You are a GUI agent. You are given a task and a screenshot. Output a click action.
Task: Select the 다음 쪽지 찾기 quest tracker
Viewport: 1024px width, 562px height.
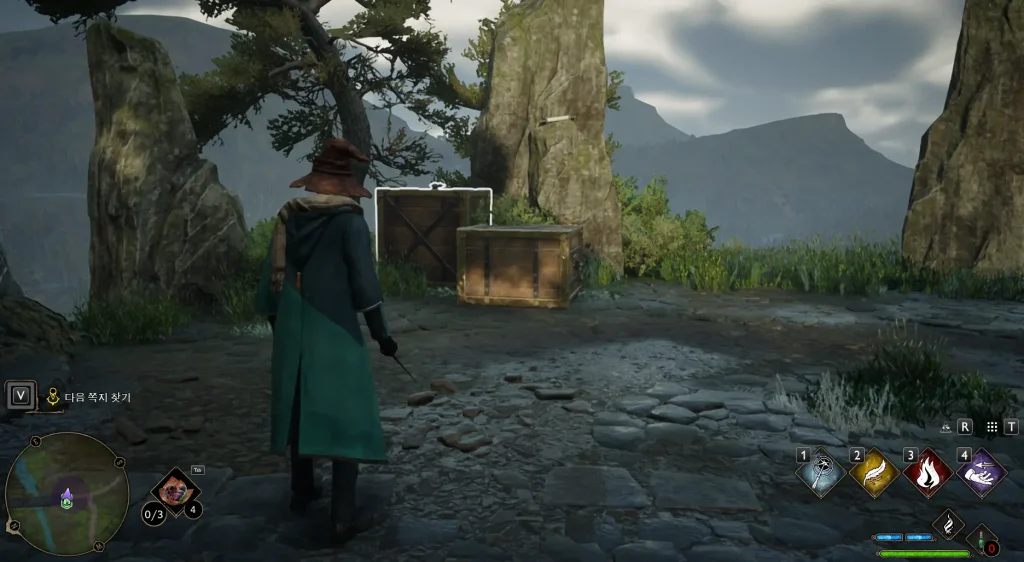(x=97, y=397)
